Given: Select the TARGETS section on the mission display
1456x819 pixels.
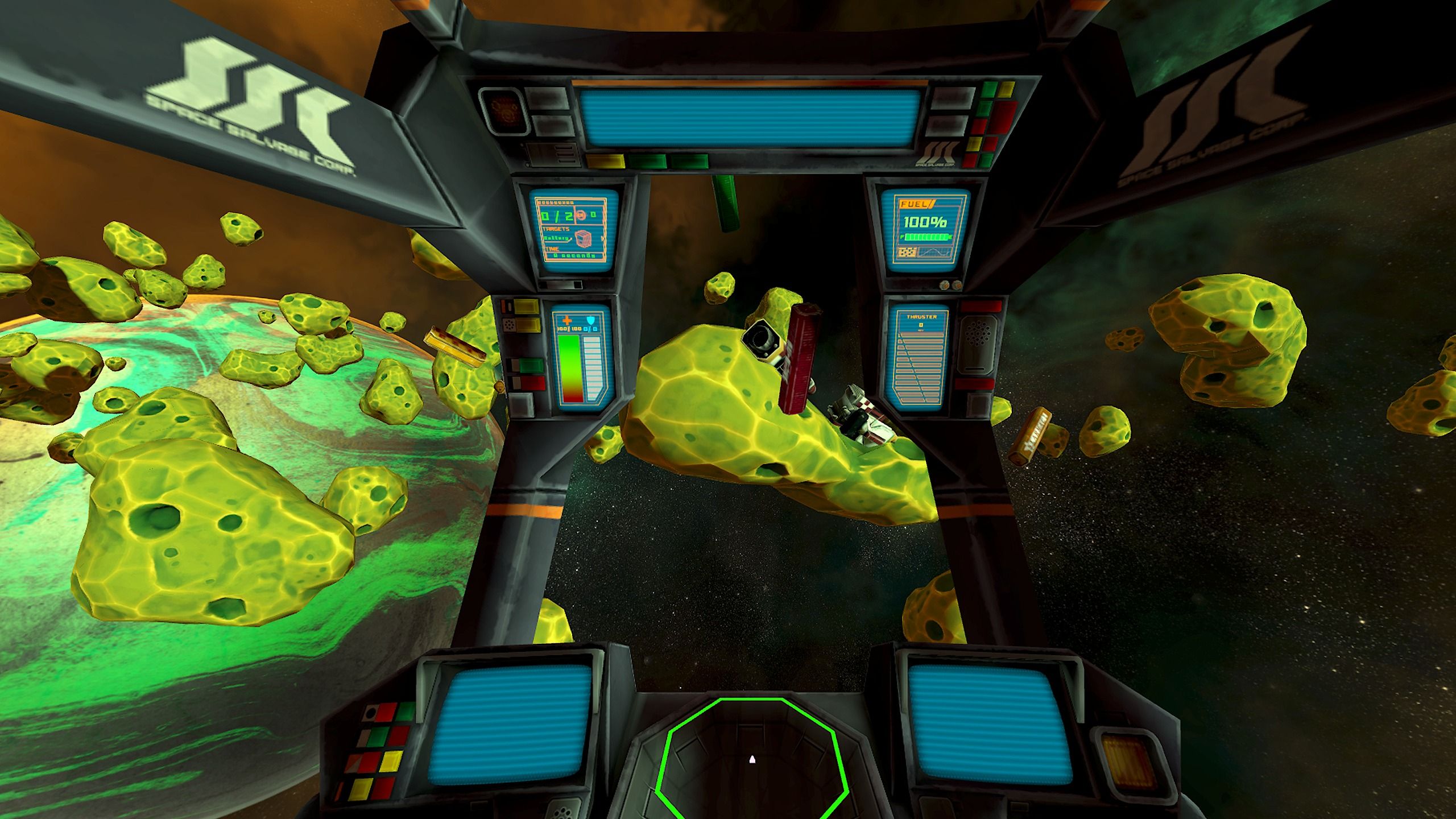Looking at the screenshot, I should (557, 228).
